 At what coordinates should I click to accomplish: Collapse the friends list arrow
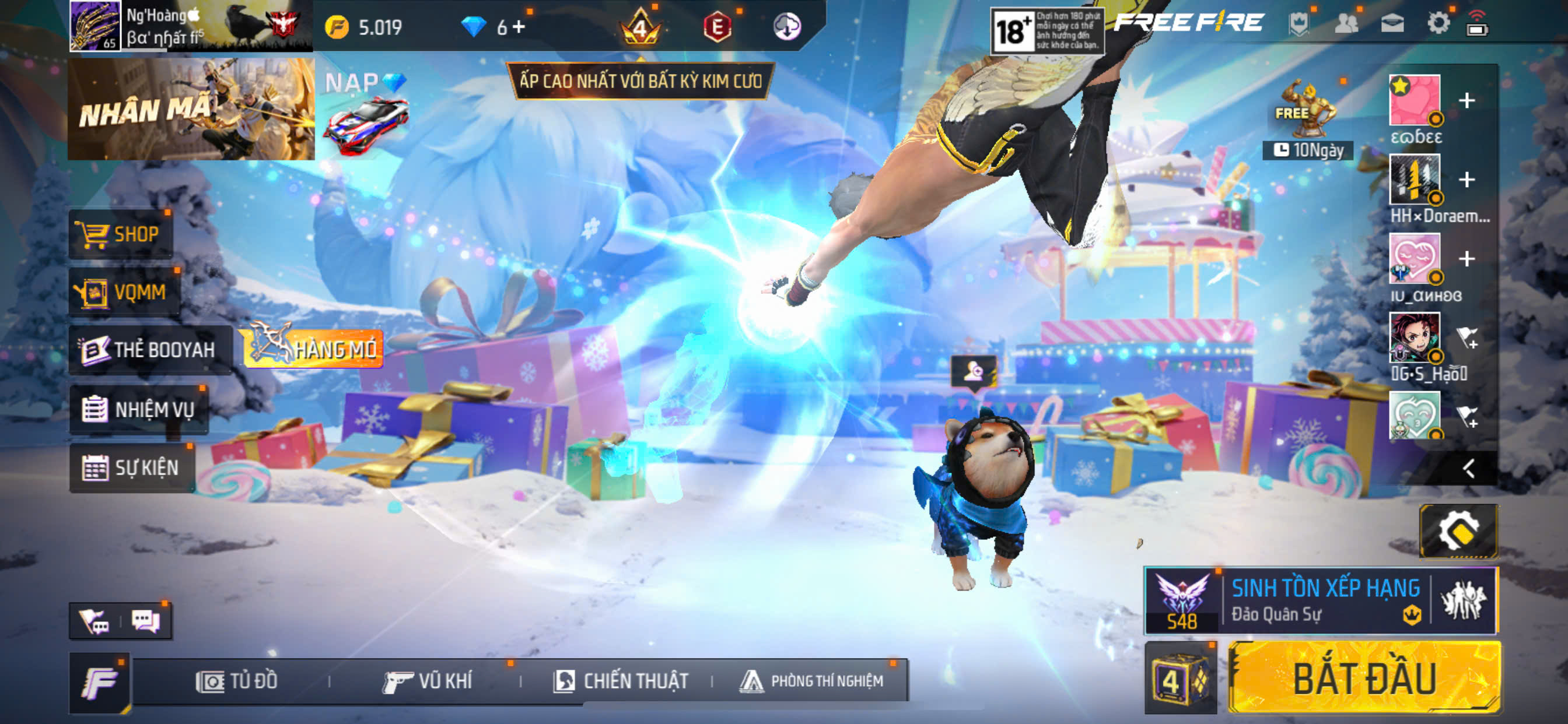(x=1469, y=468)
